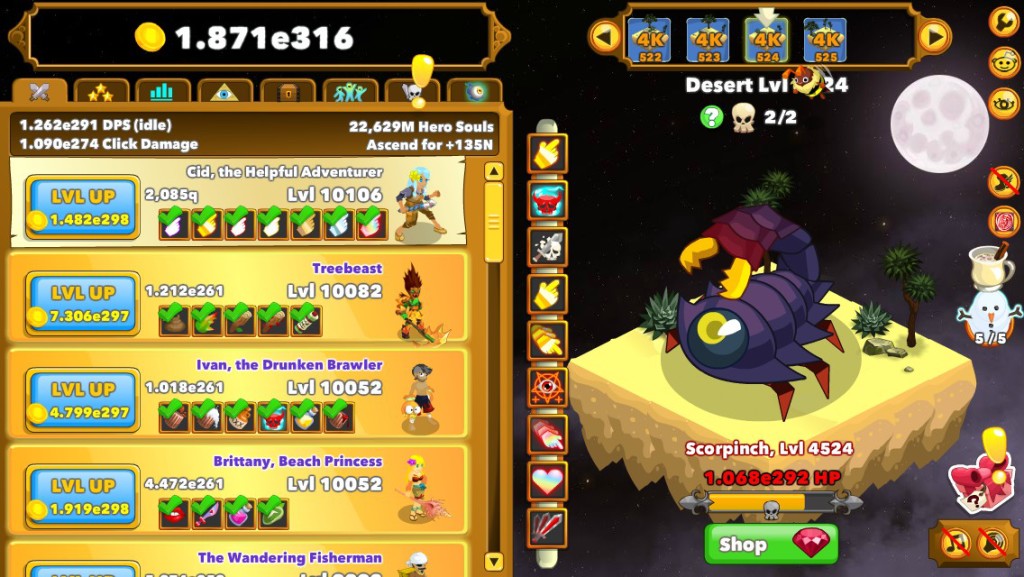1024x577 pixels.
Task: Activate the rainbow heart skill
Action: pyautogui.click(x=548, y=481)
